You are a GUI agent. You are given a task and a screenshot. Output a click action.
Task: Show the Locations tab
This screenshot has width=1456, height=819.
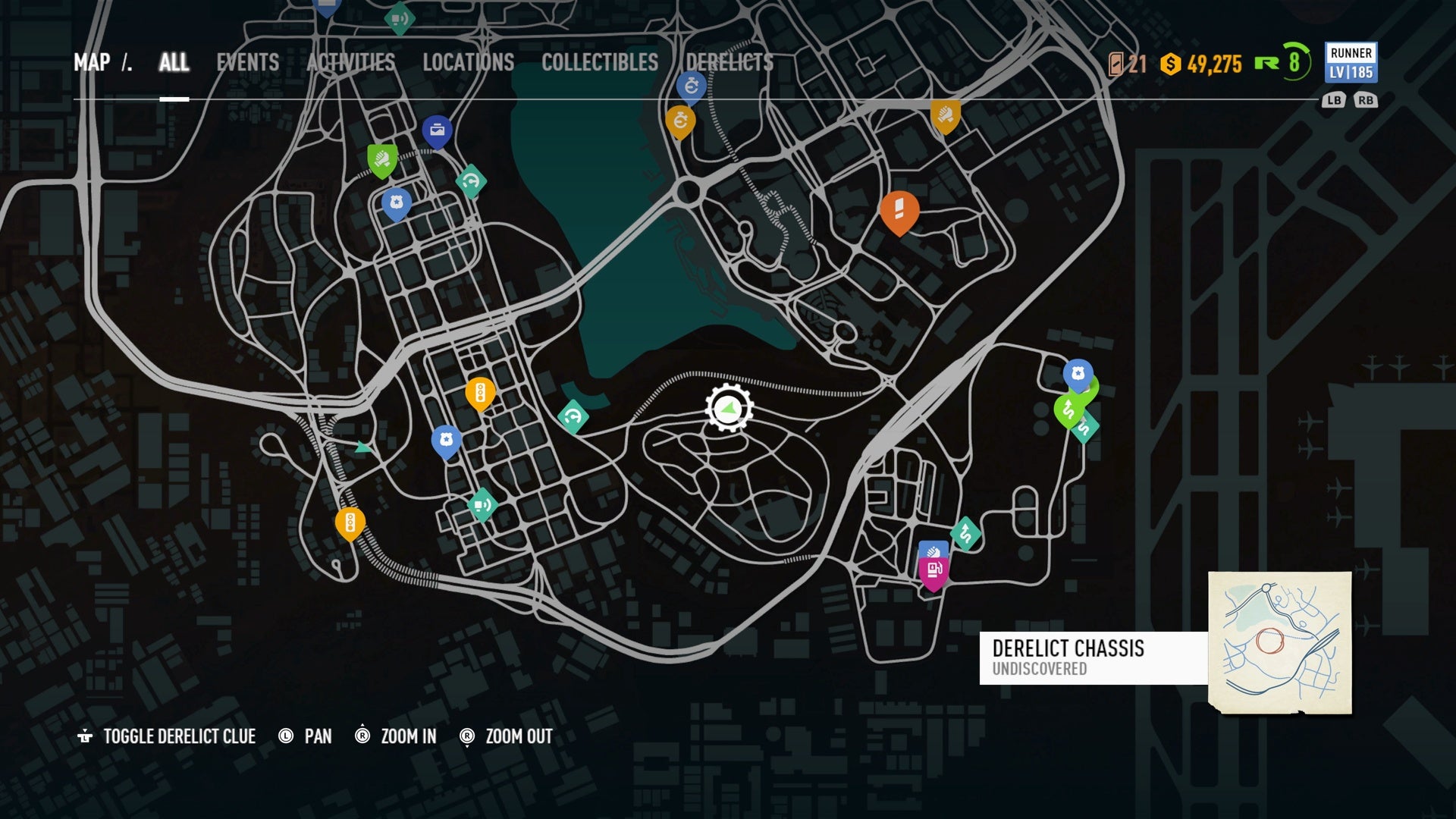[468, 62]
